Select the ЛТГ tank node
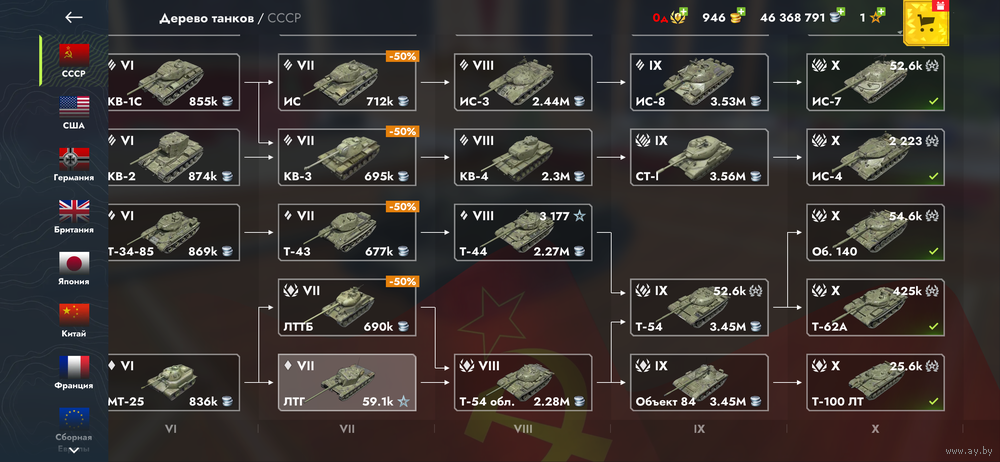The width and height of the screenshot is (1000, 462). (347, 382)
